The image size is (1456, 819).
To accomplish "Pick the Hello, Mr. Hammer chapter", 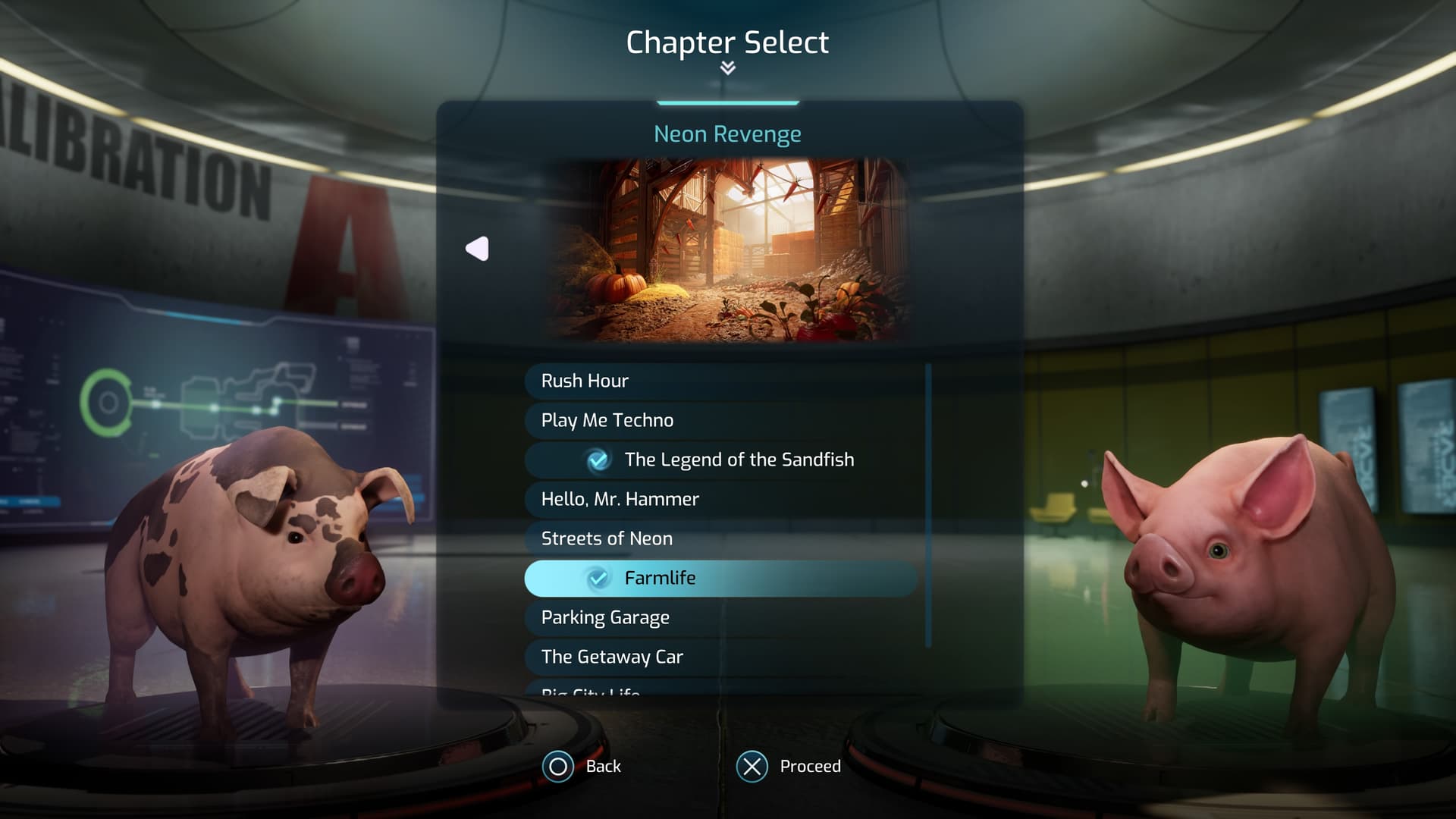I will click(720, 499).
